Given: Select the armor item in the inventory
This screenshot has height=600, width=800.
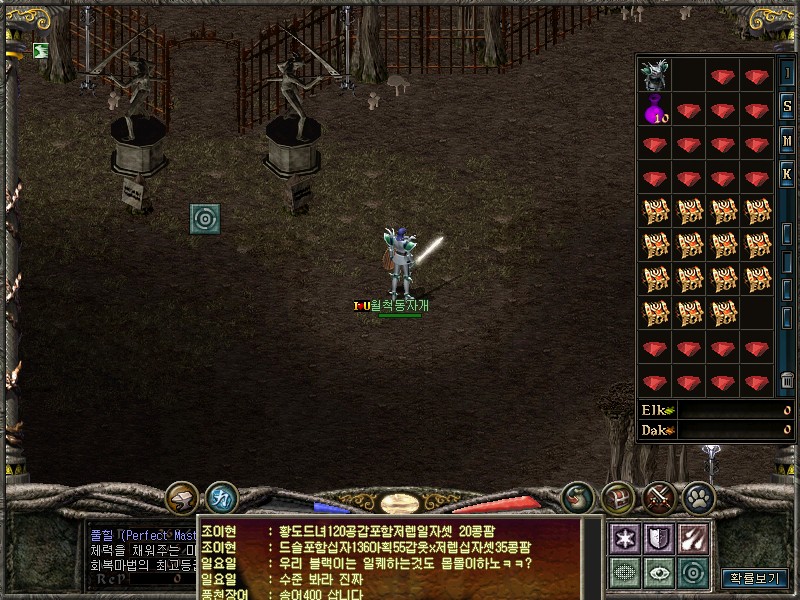Looking at the screenshot, I should click(x=655, y=74).
